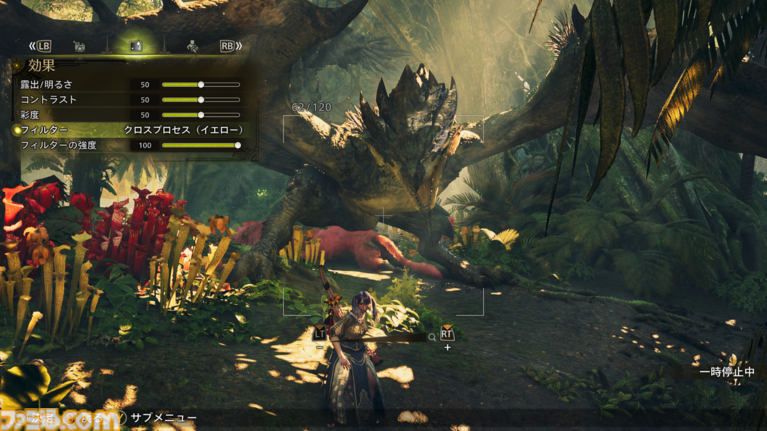Adjust the 露出/明るさ exposure slider
Viewport: 767px width, 431px height.
pos(201,85)
